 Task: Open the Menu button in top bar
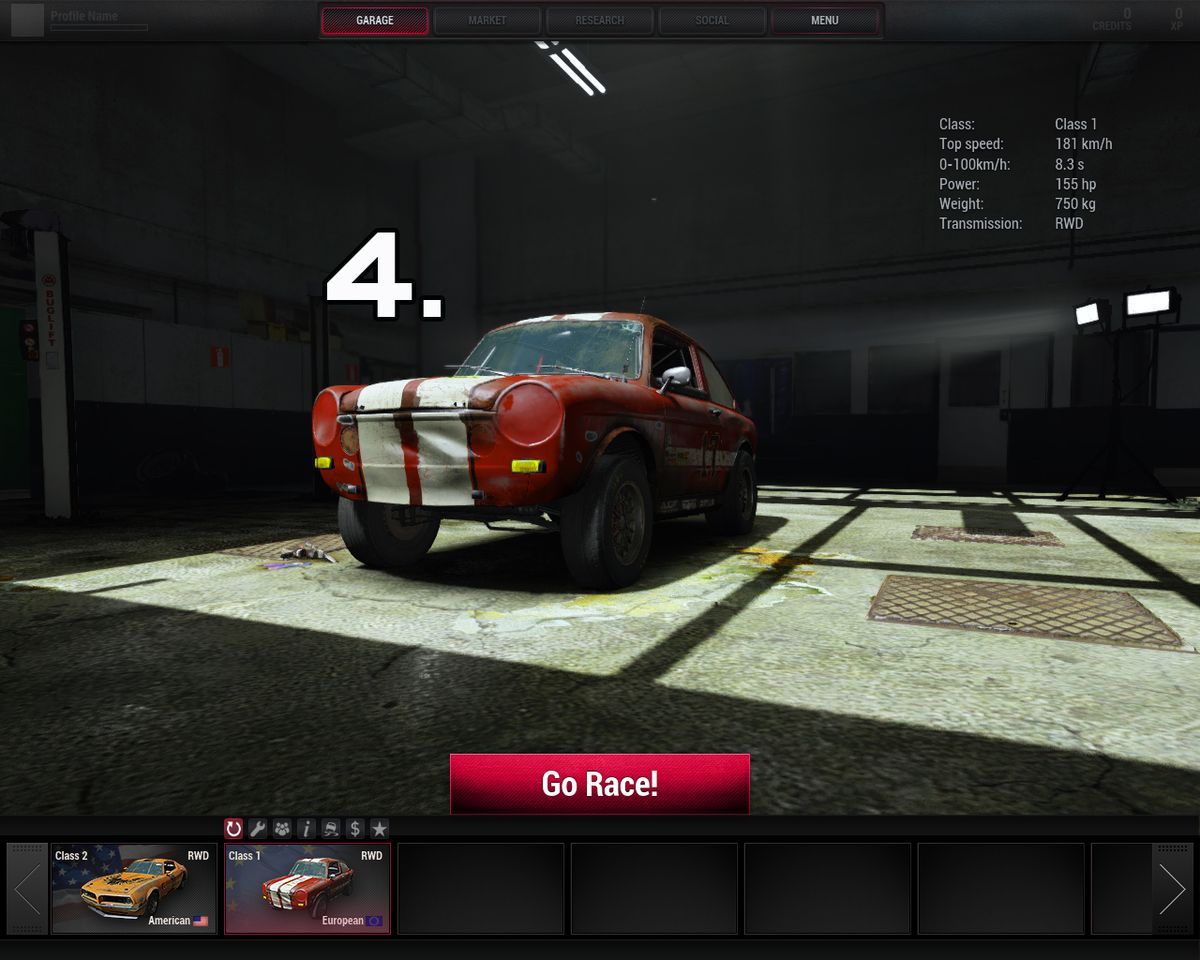click(825, 20)
